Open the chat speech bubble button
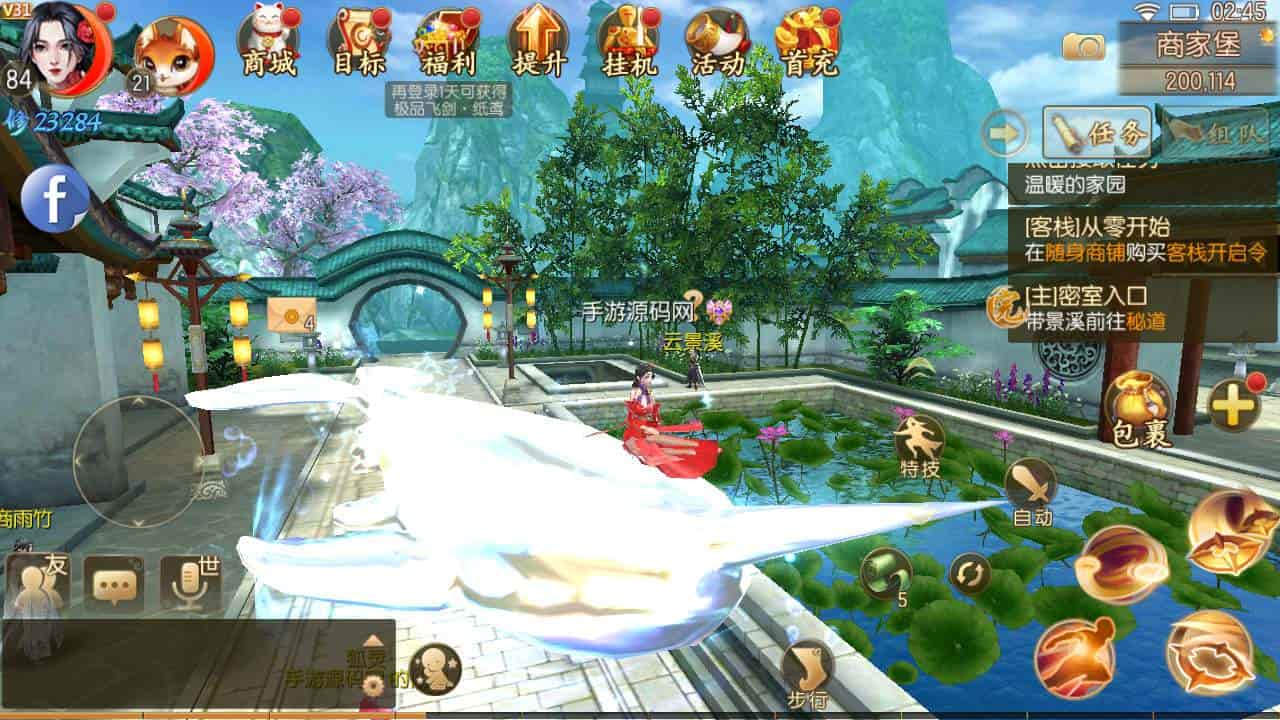 click(x=113, y=585)
